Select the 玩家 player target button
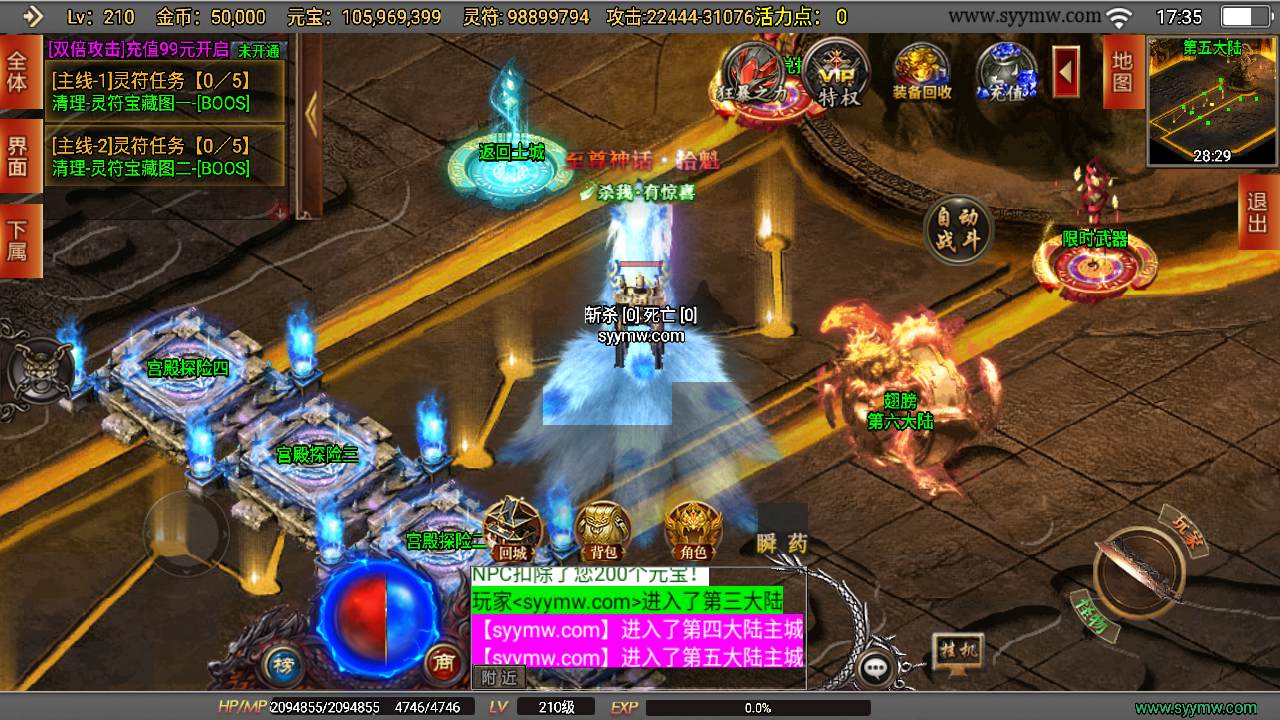 point(1185,527)
